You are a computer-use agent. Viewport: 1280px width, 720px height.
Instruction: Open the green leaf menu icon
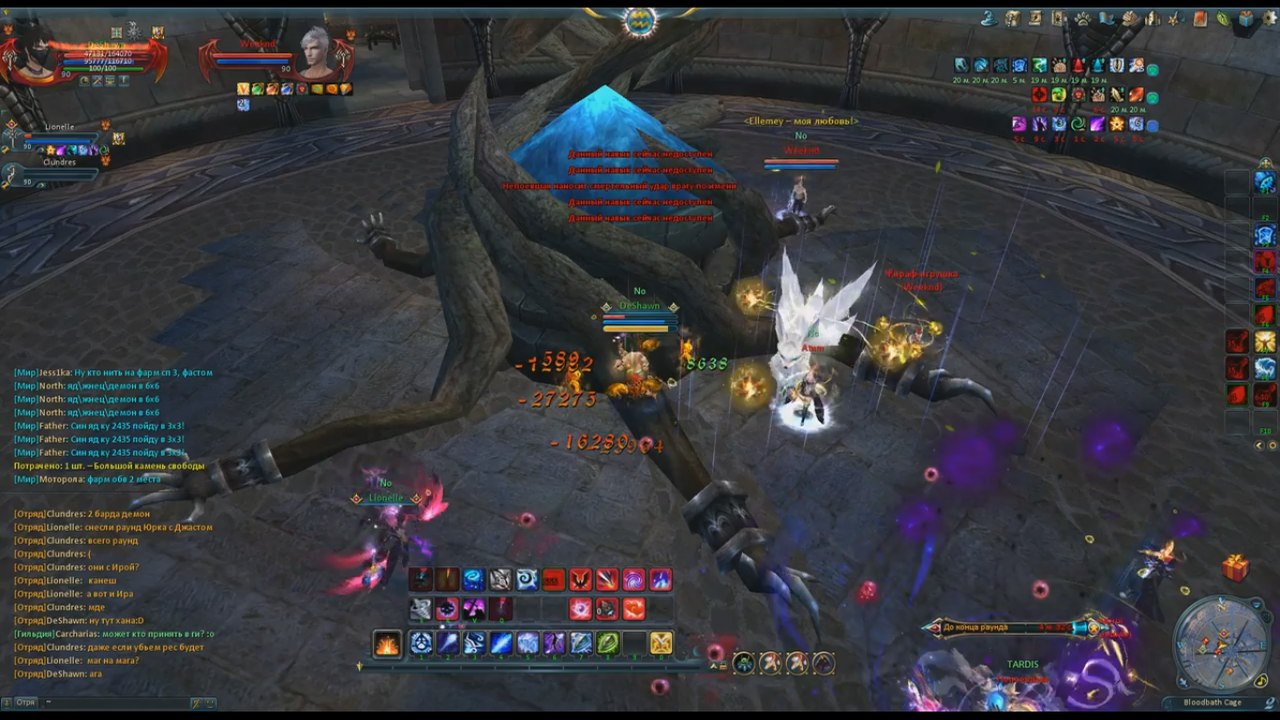pos(1222,18)
